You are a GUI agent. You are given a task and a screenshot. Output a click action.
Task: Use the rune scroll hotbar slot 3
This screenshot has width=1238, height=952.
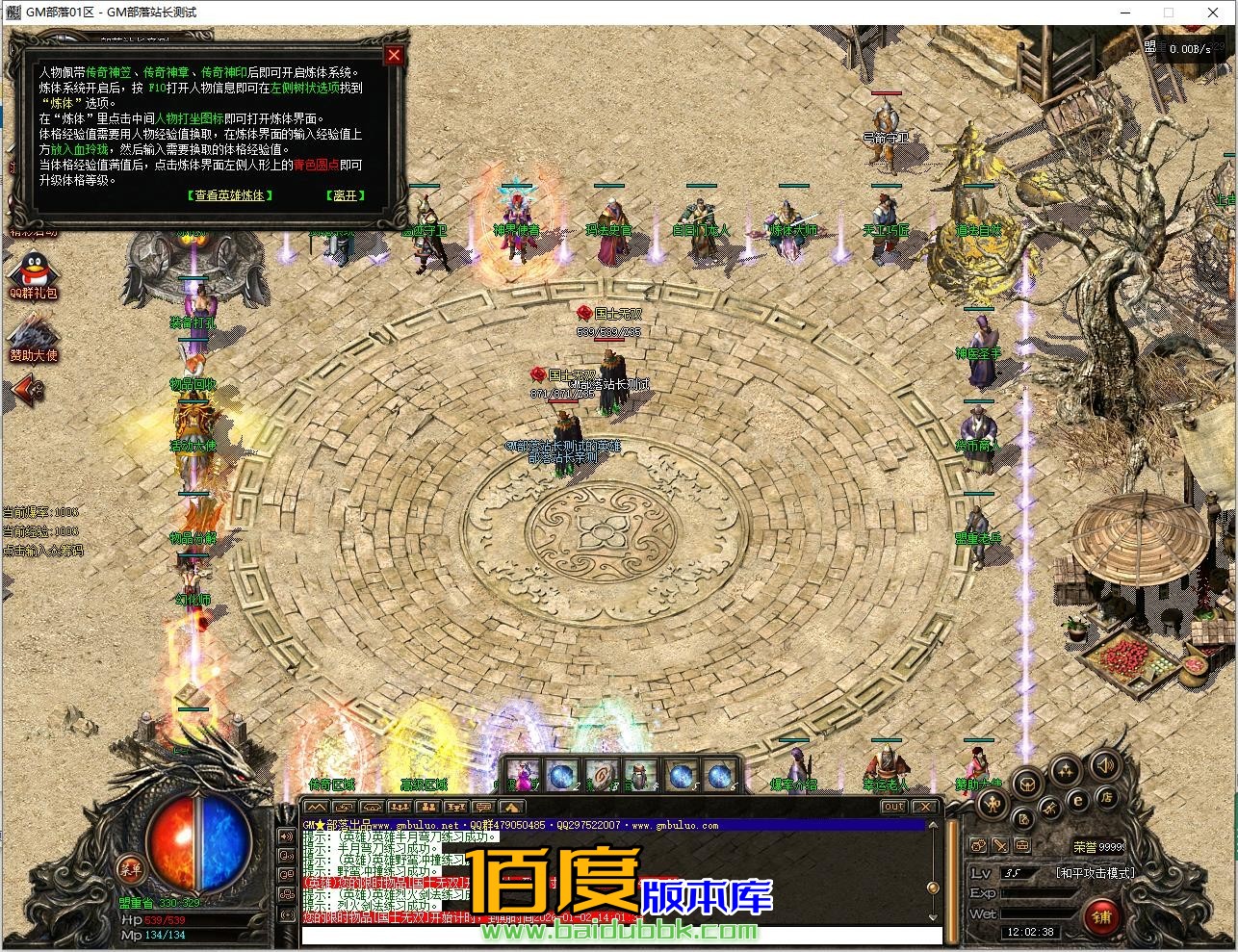click(603, 776)
